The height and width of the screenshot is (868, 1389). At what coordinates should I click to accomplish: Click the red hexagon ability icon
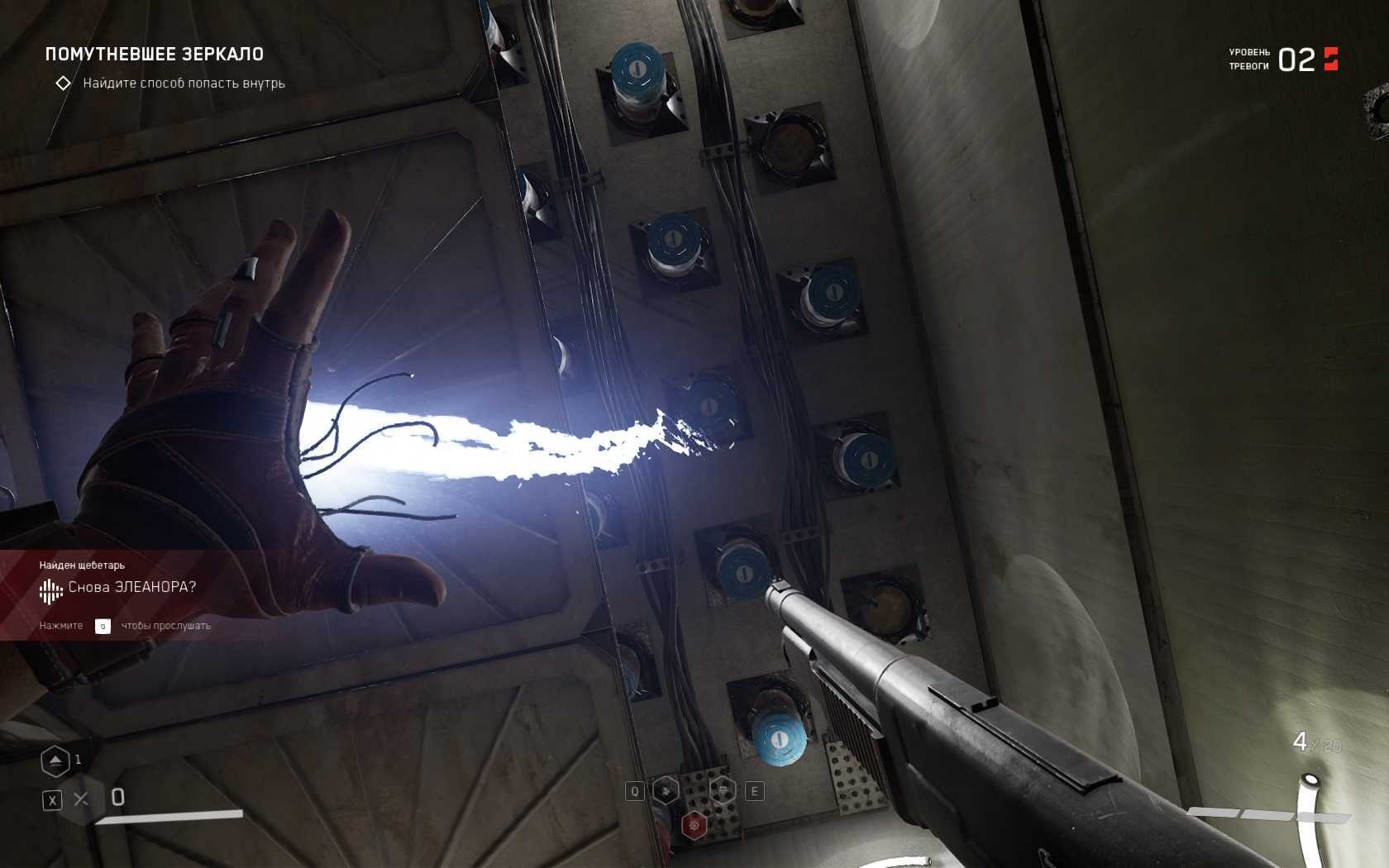click(694, 824)
